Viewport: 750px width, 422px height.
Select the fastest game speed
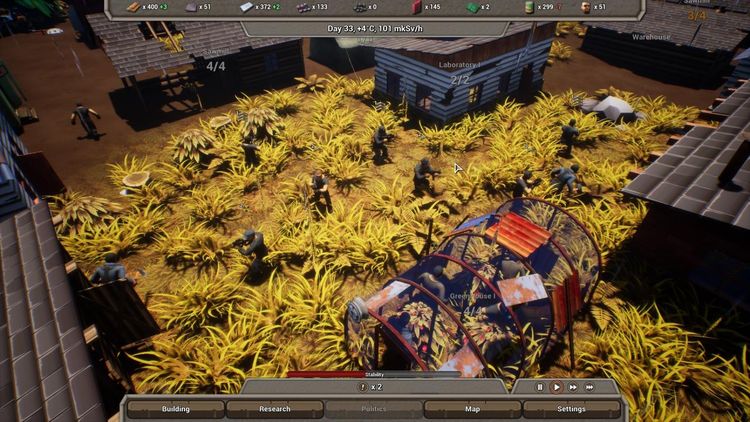[x=590, y=387]
